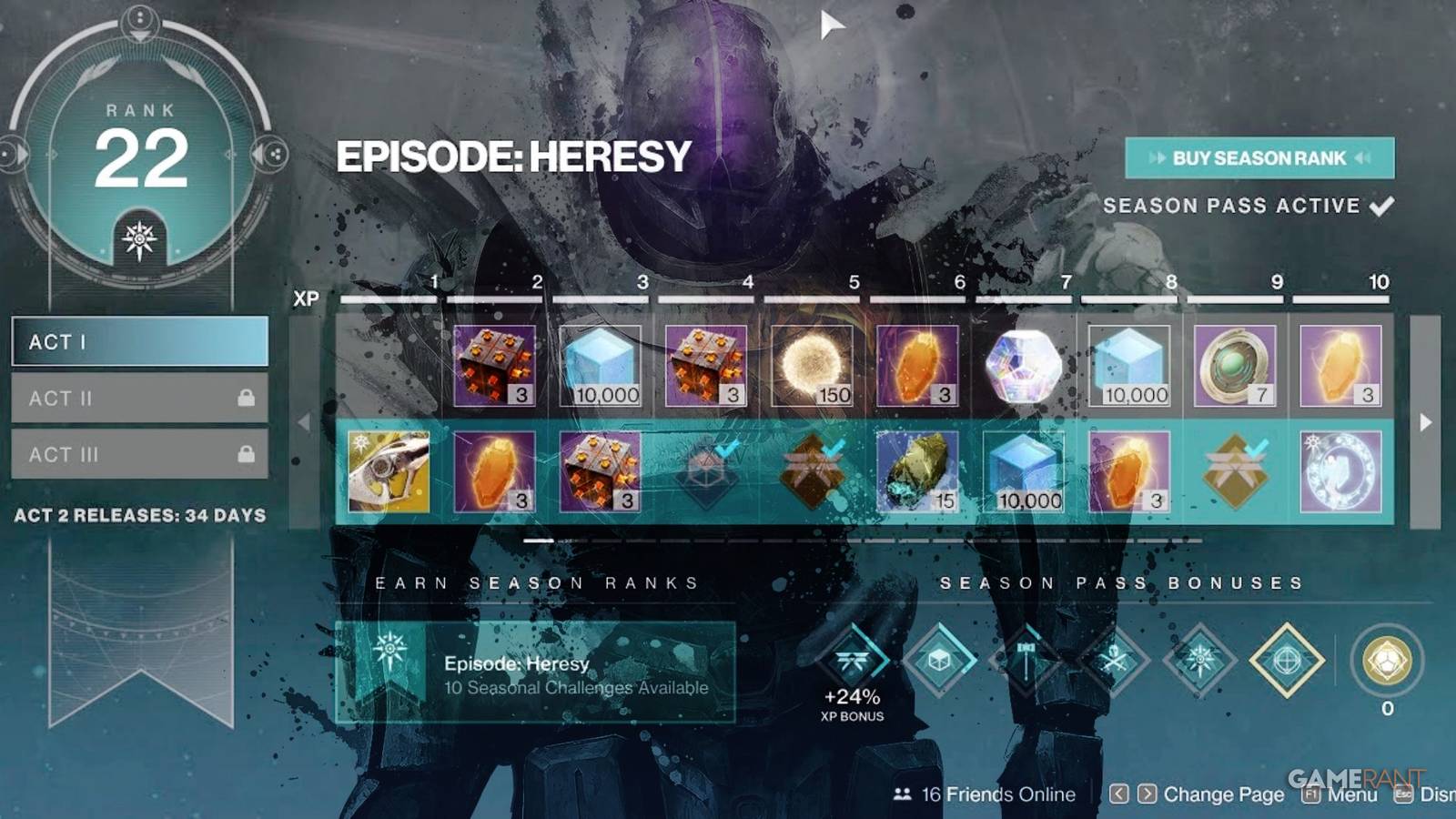
Task: Select the ACT III tab
Action: tap(138, 454)
